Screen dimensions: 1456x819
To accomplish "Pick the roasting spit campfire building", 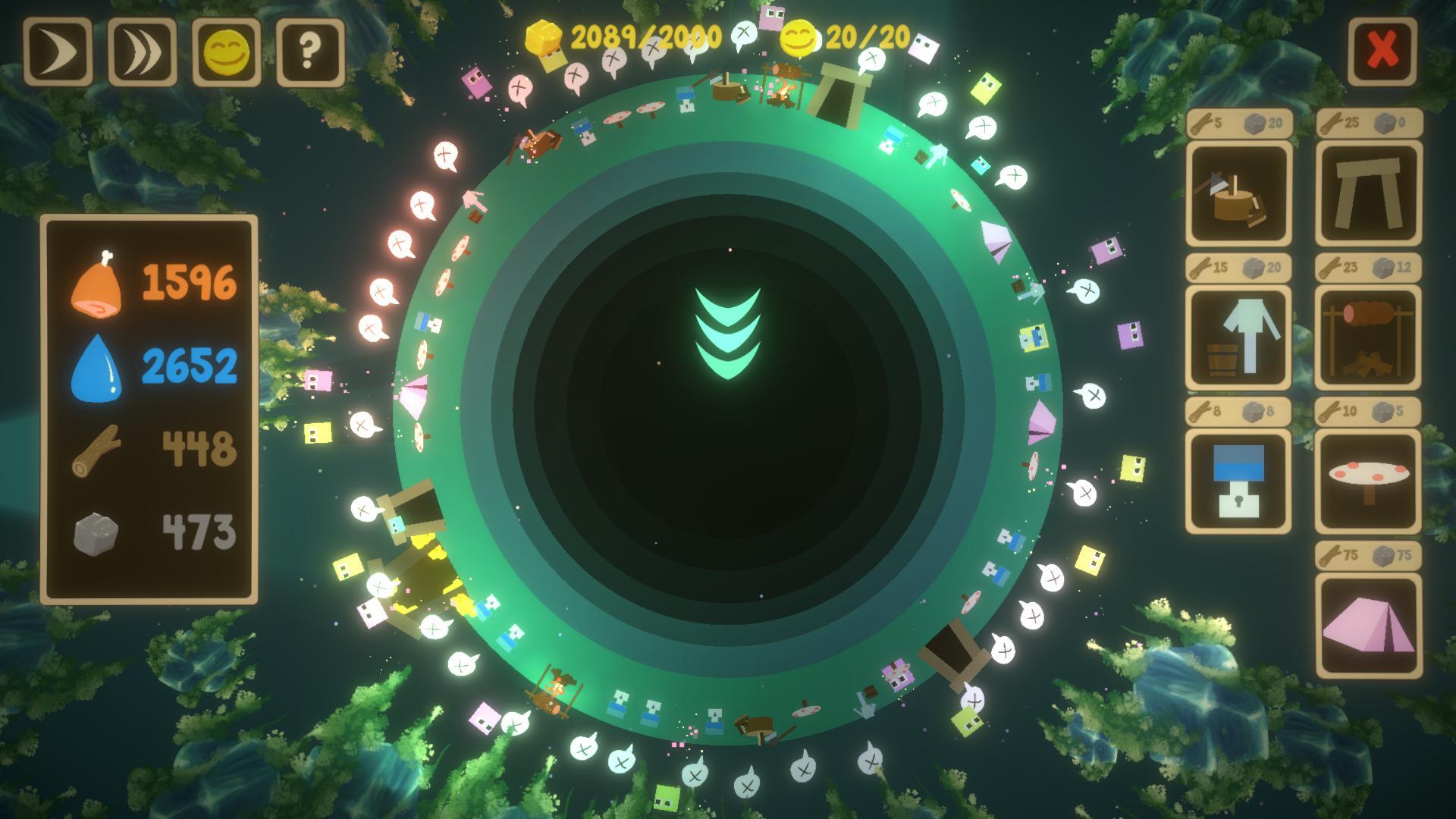I will coord(1368,337).
